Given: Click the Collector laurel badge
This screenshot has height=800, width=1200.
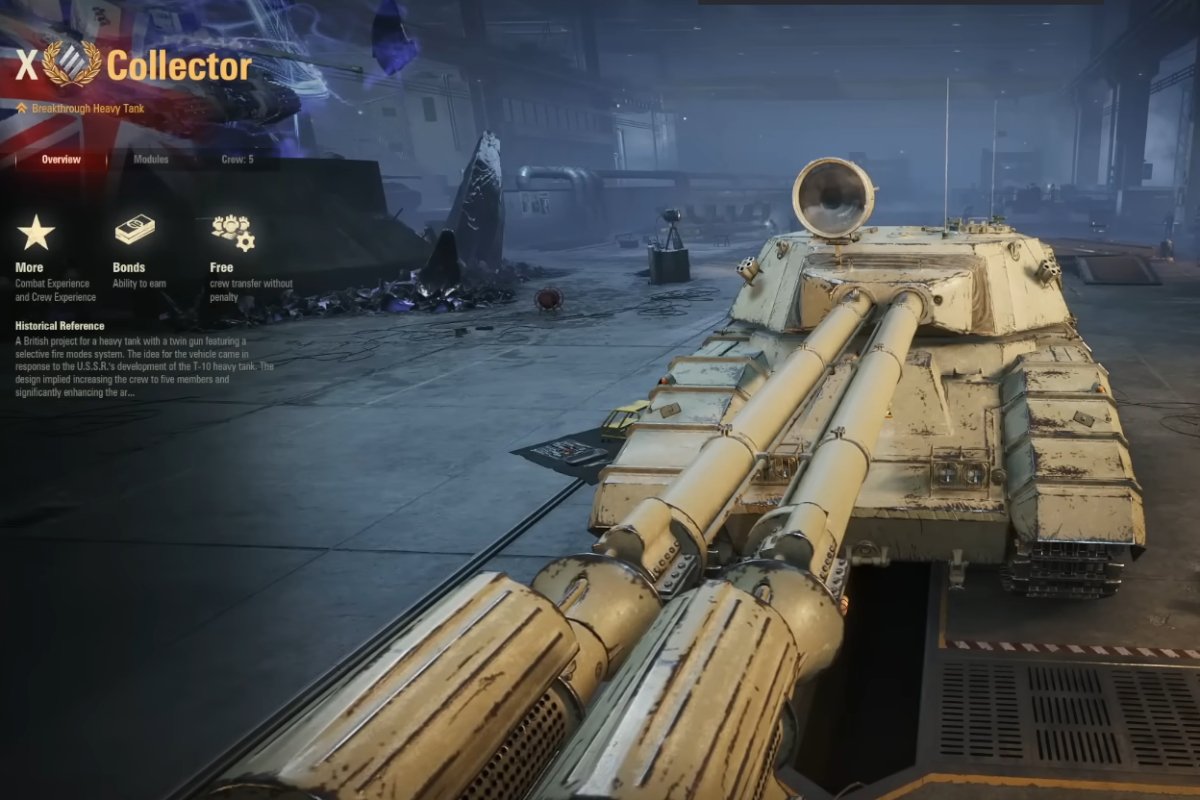Looking at the screenshot, I should click(x=71, y=64).
